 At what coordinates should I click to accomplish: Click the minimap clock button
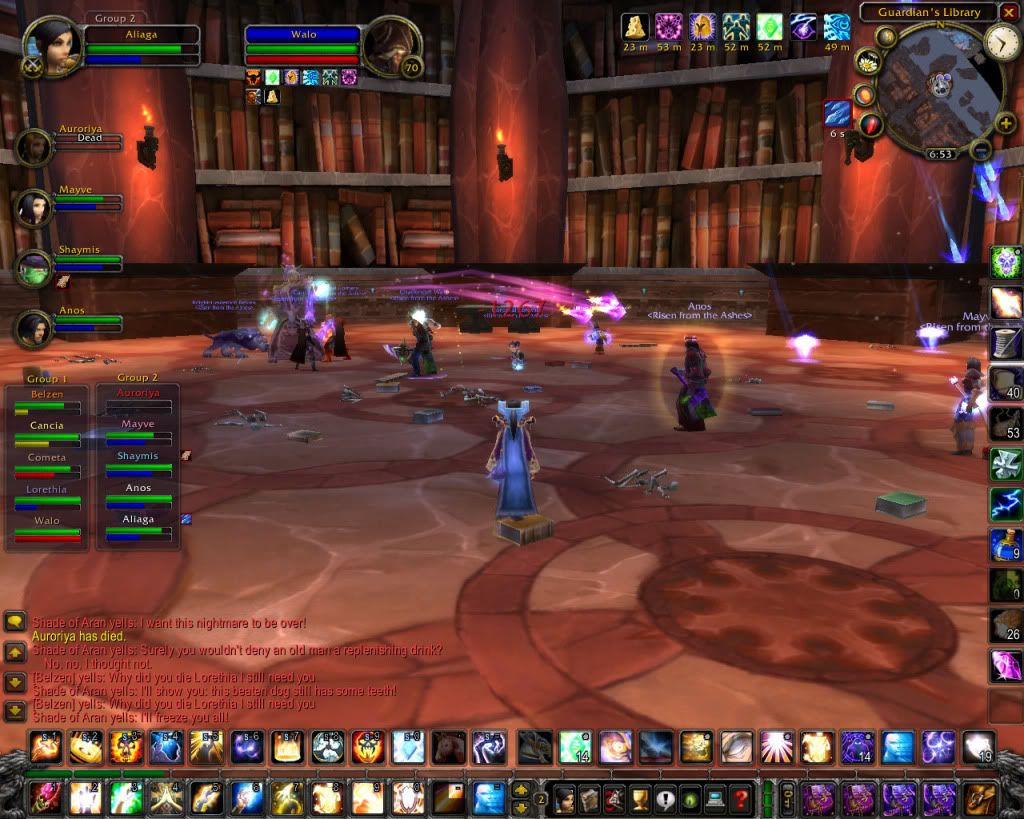pos(1001,41)
